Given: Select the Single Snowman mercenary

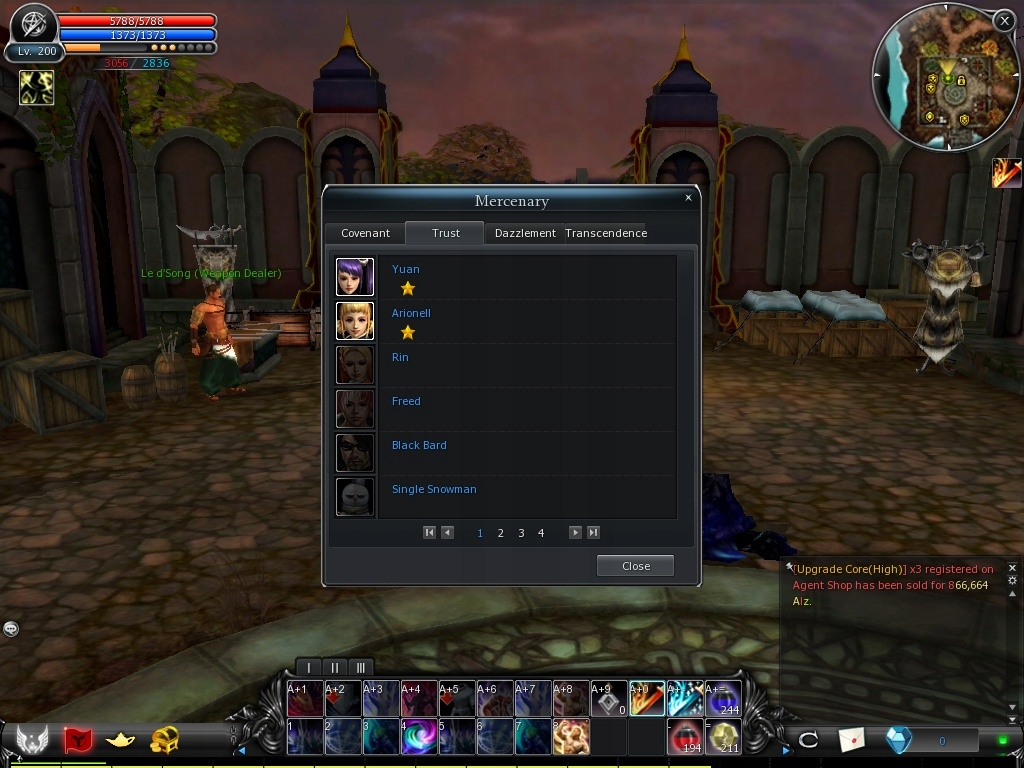Looking at the screenshot, I should [x=433, y=489].
